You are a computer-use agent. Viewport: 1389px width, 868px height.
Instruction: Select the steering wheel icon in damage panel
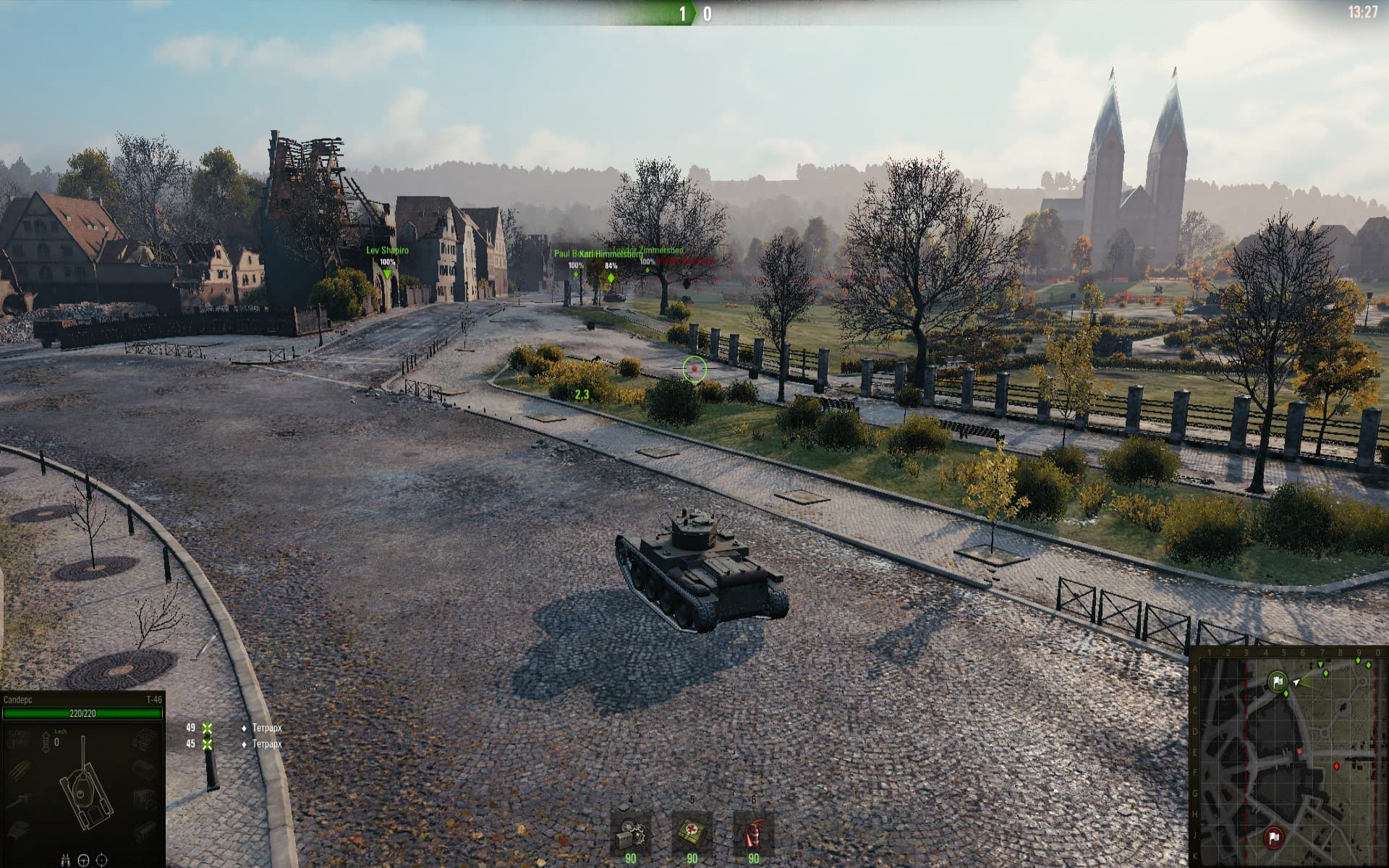pos(83,860)
